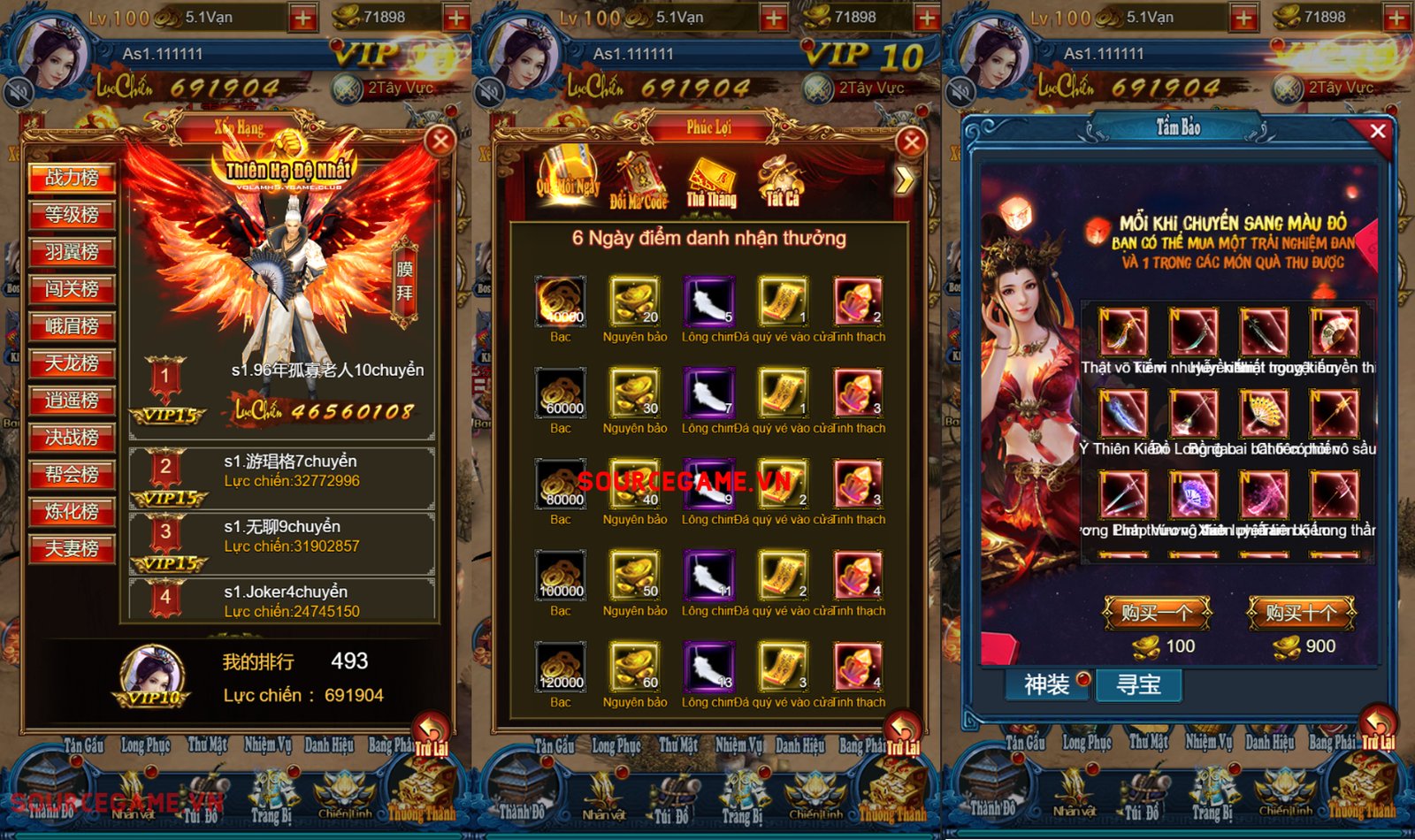The height and width of the screenshot is (840, 1415).
Task: Open the 等级榜 ranking tab
Action: tap(72, 215)
